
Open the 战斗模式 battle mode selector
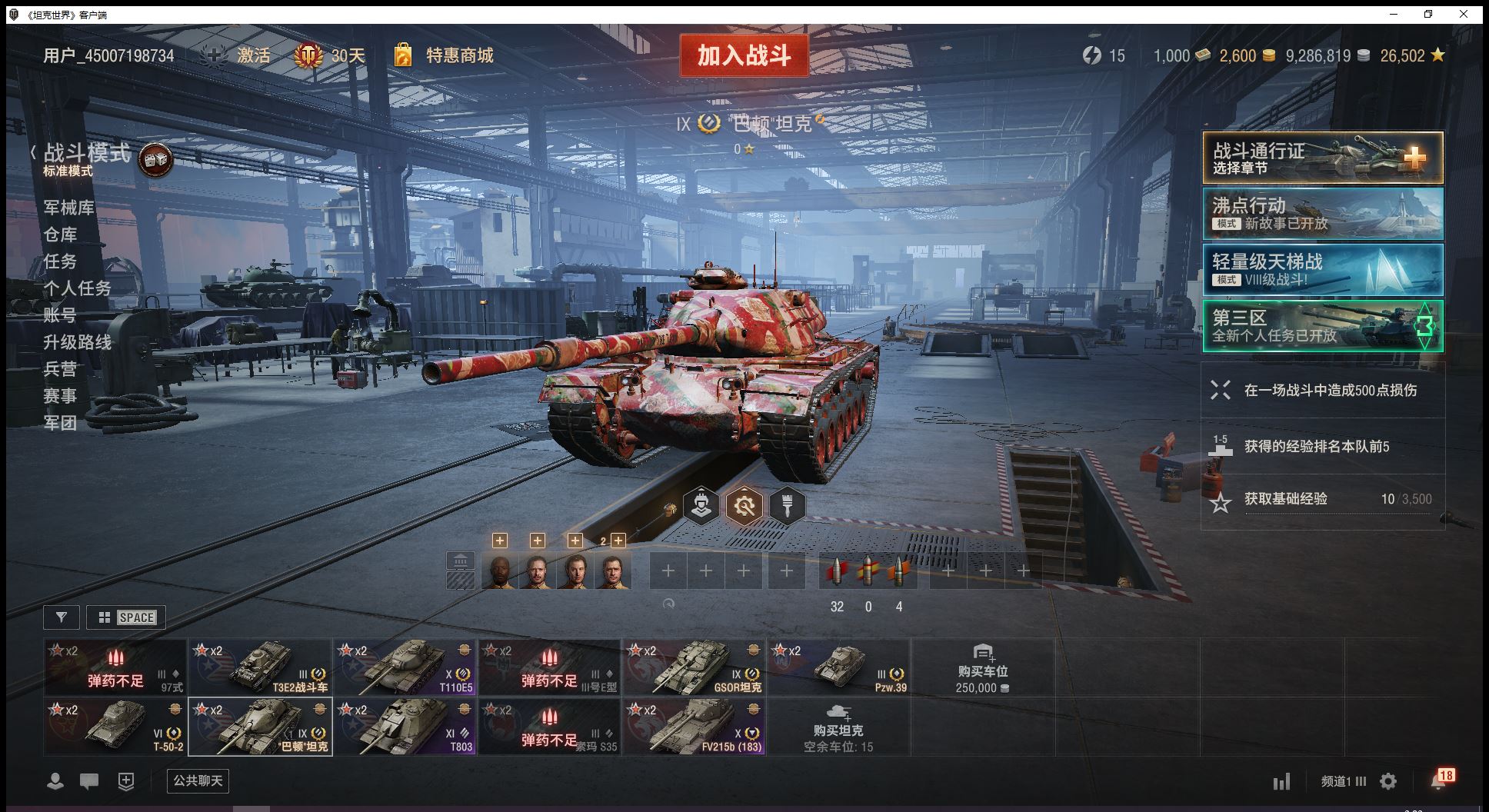pyautogui.click(x=86, y=154)
